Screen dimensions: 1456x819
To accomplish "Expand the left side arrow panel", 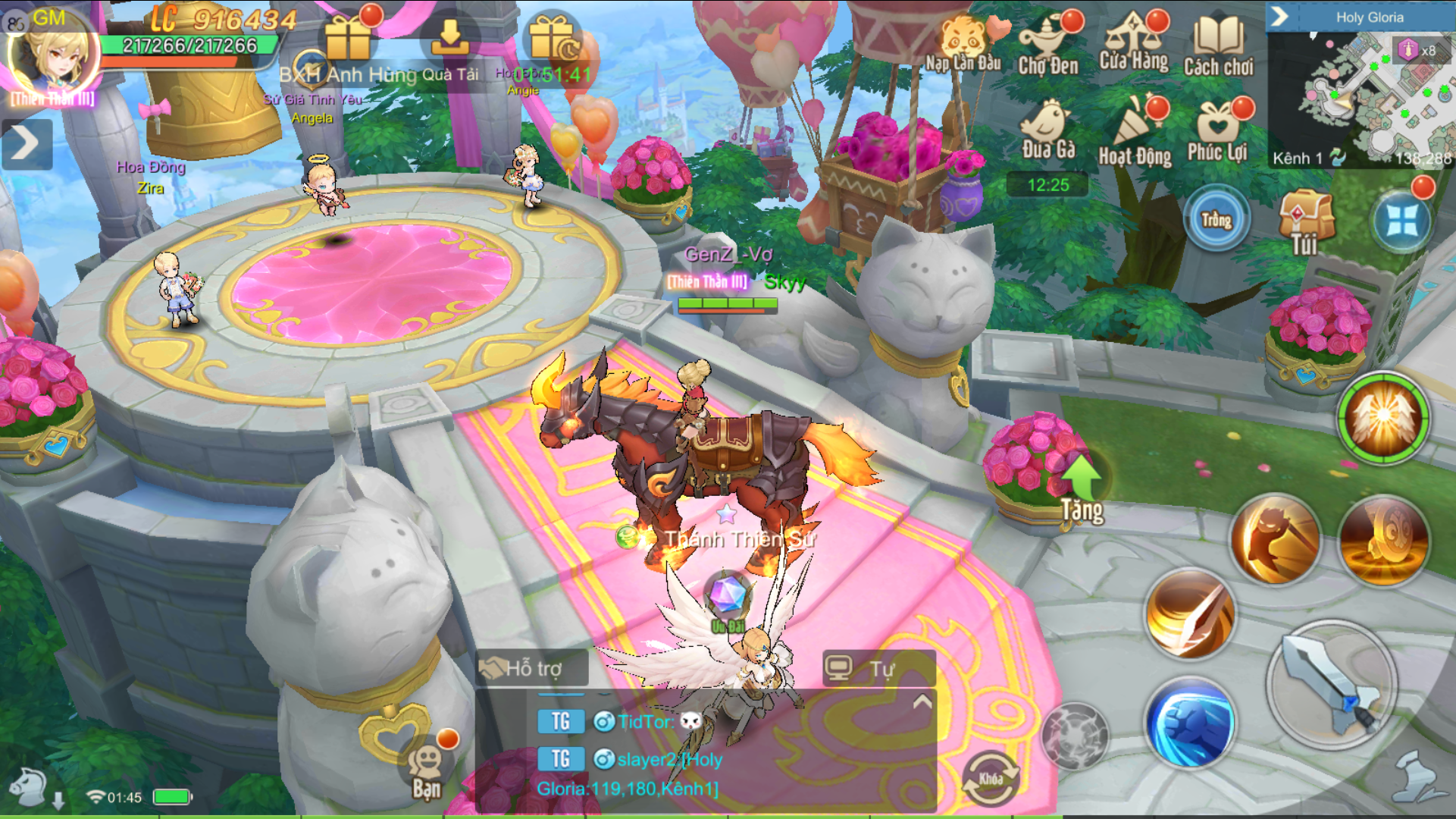I will coord(27,143).
